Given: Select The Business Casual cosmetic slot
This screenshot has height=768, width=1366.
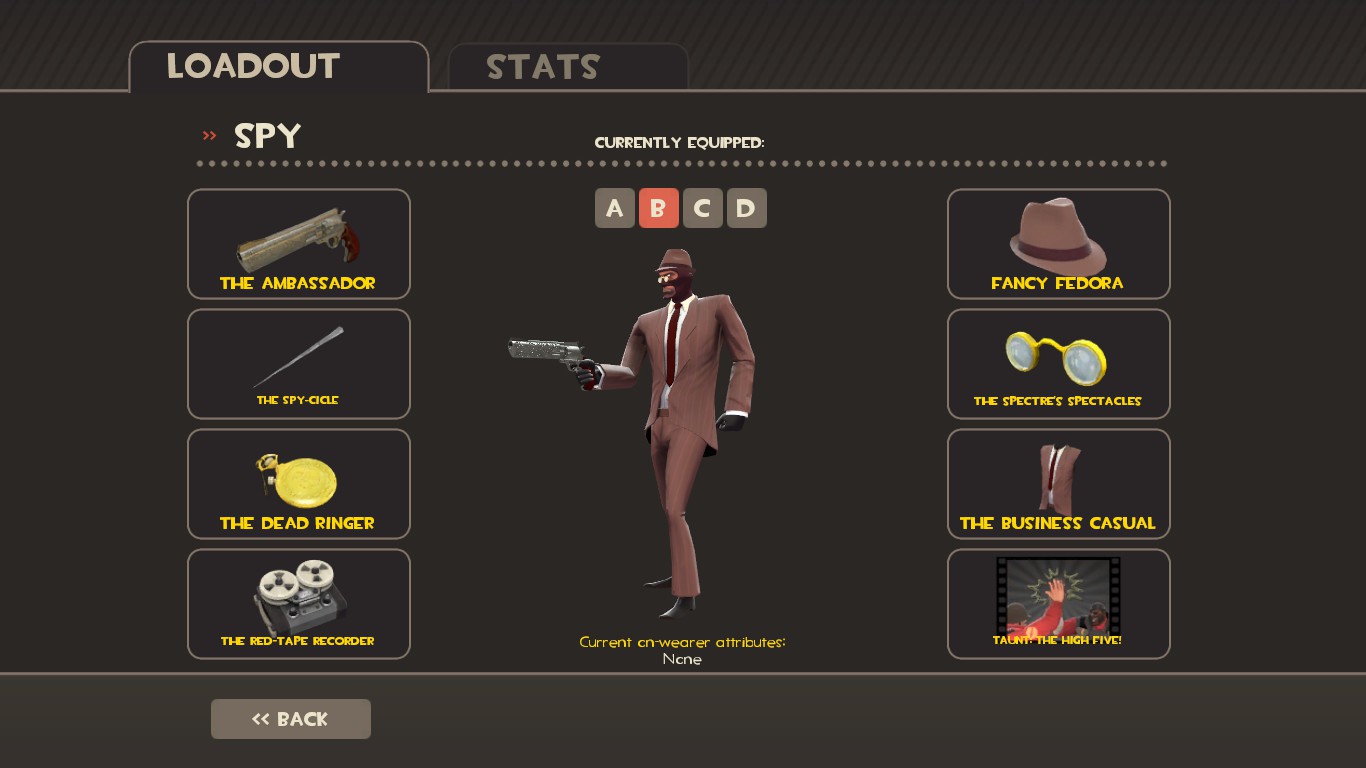Looking at the screenshot, I should 1058,484.
